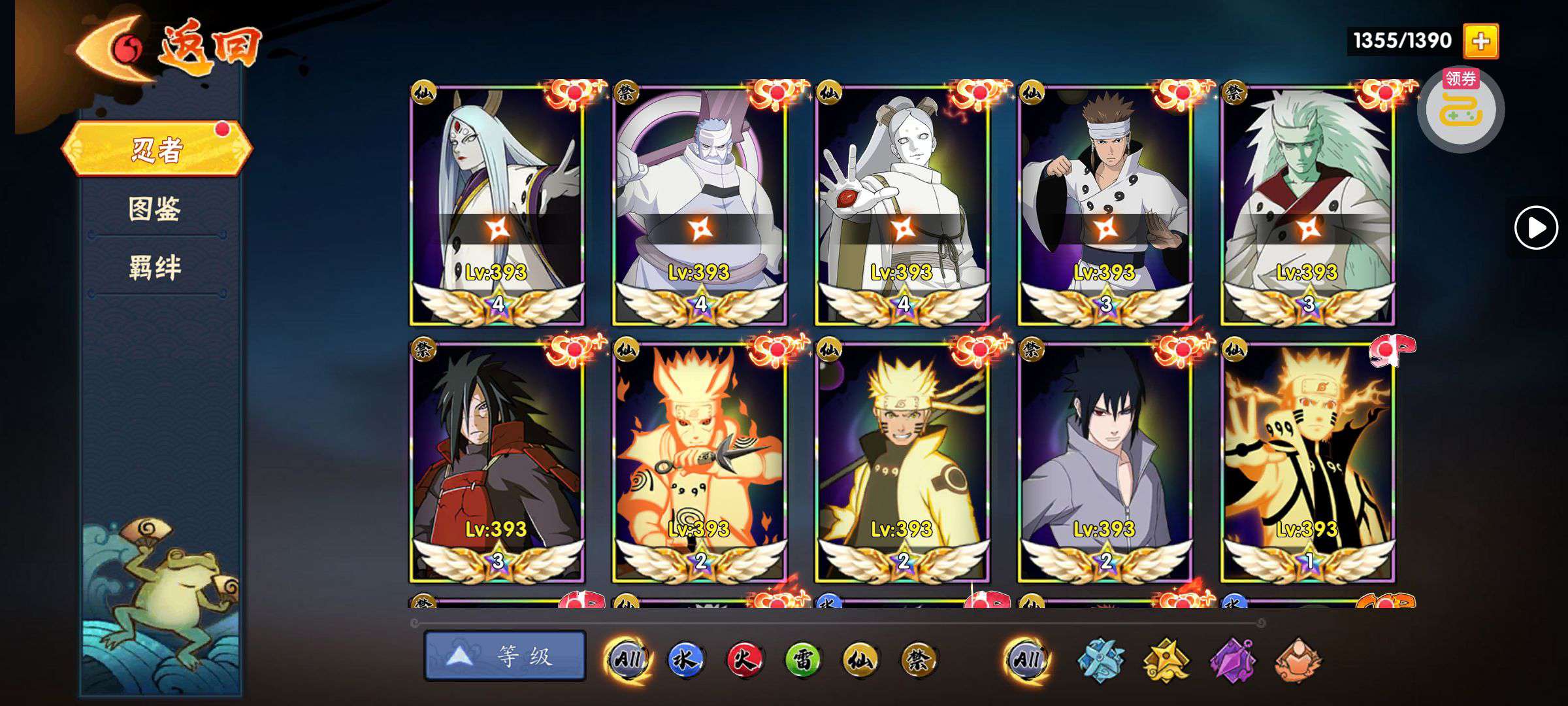1568x706 pixels.
Task: Toggle the 等级 sort button
Action: [505, 656]
